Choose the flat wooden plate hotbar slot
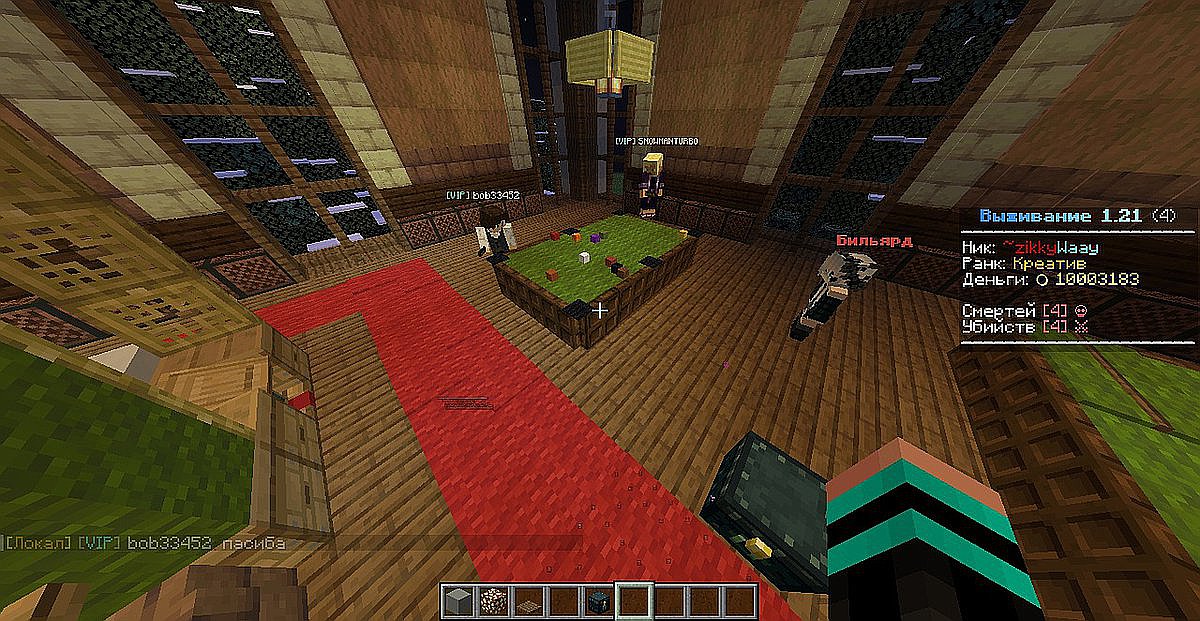Viewport: 1200px width, 621px height. tap(527, 602)
